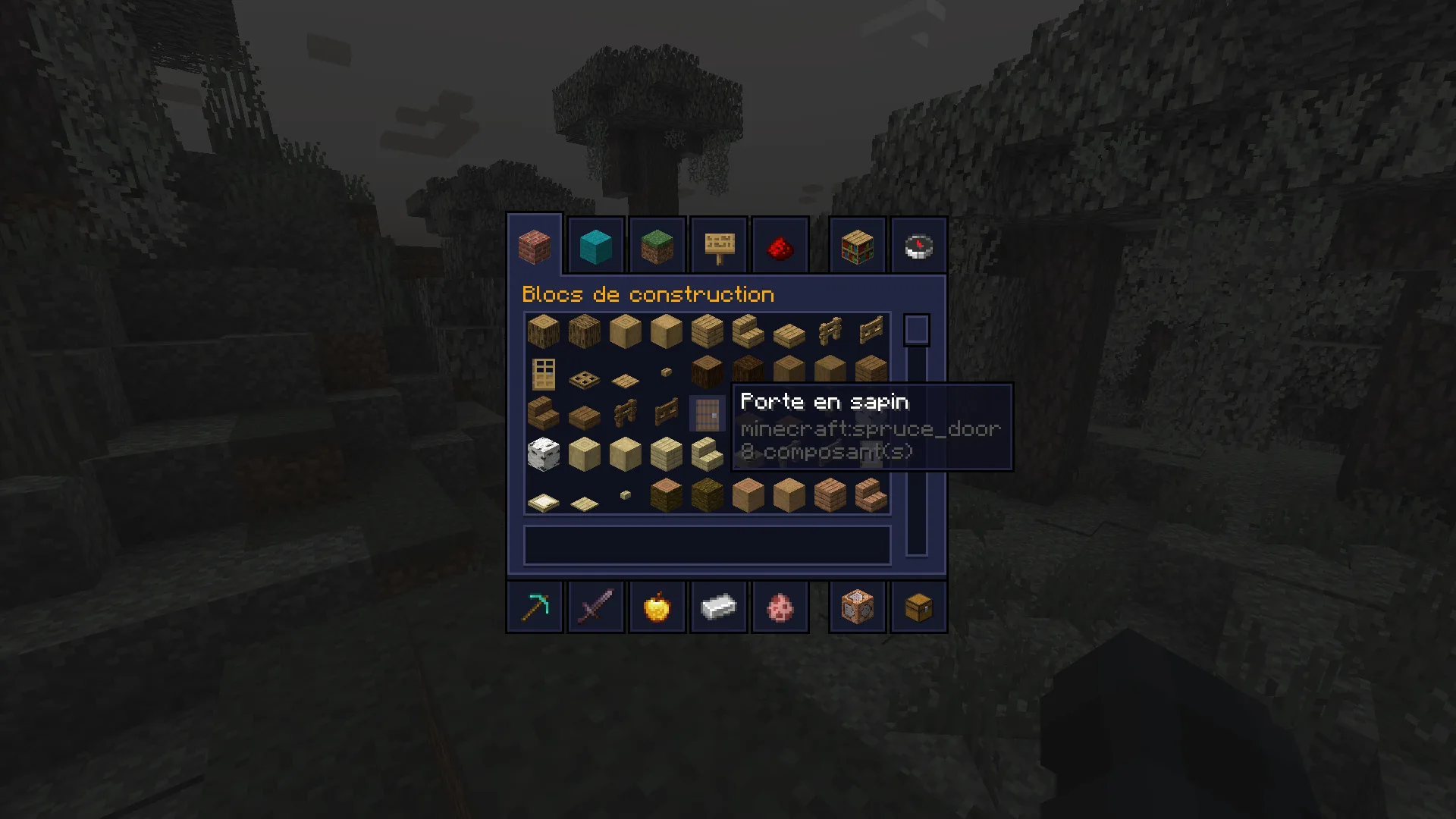This screenshot has height=819, width=1456.
Task: Show the chest survival inventory tab
Action: point(919,607)
